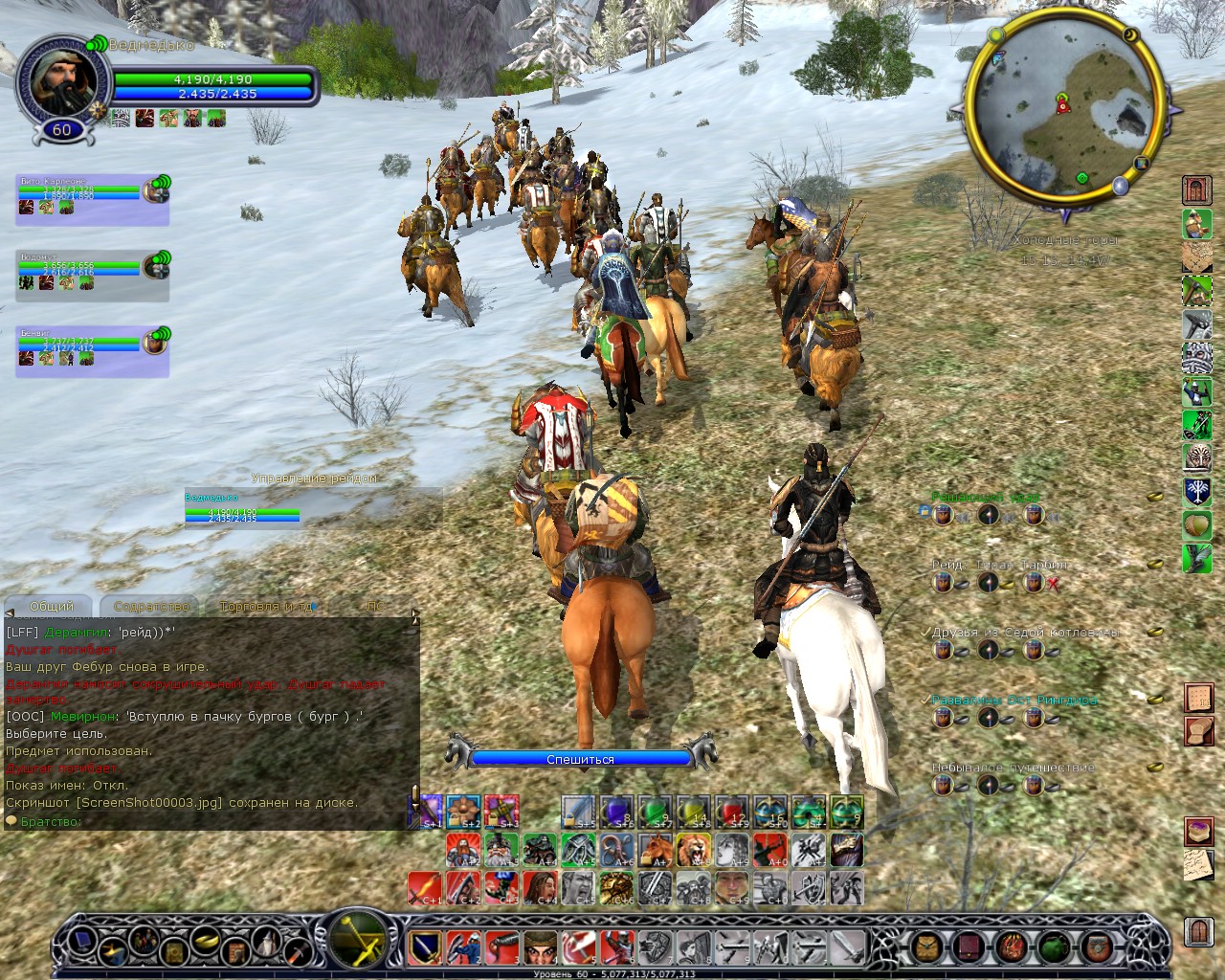Use the purple potion in the quickslot

(616, 812)
